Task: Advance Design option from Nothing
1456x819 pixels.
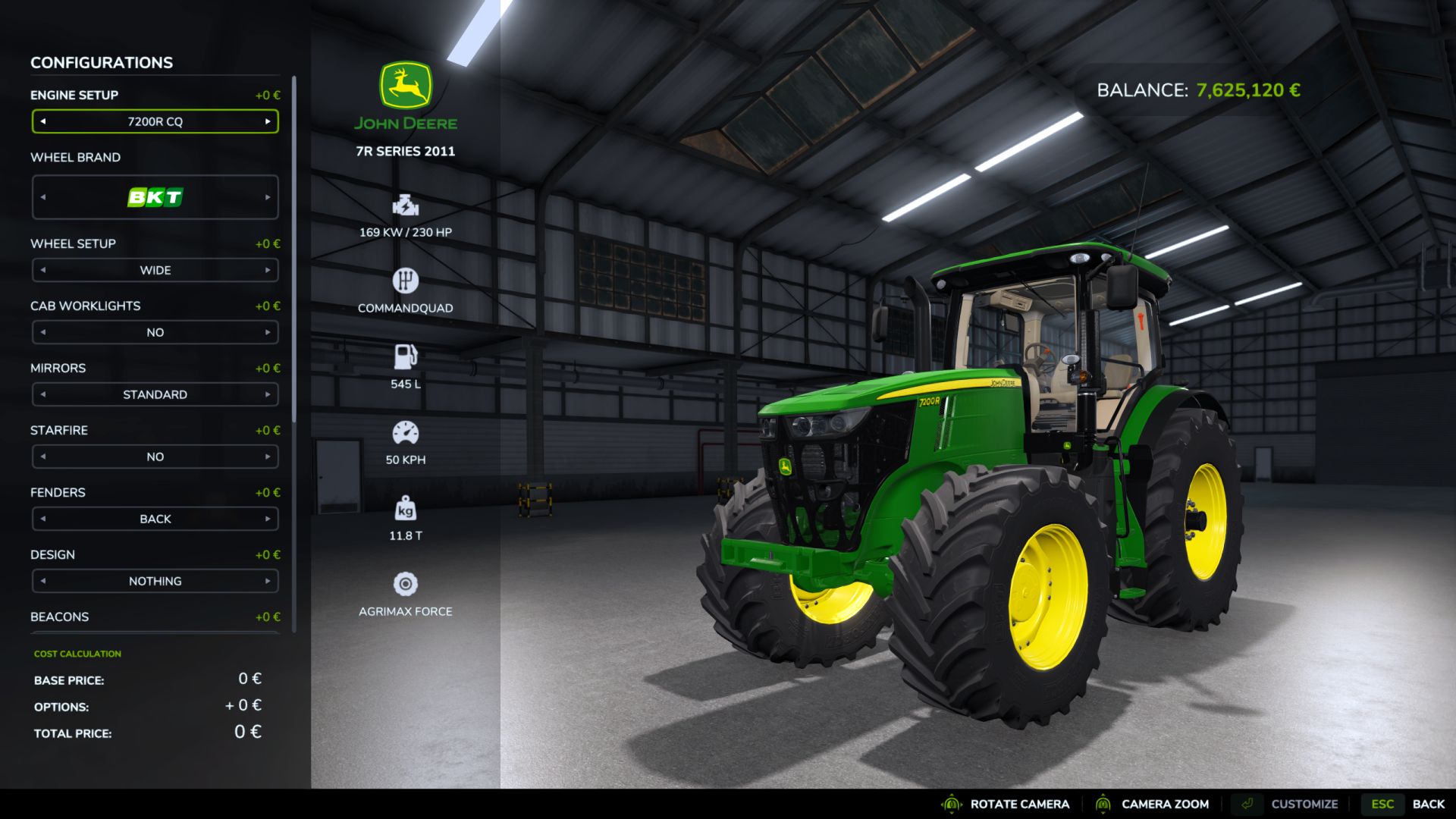Action: pos(268,581)
